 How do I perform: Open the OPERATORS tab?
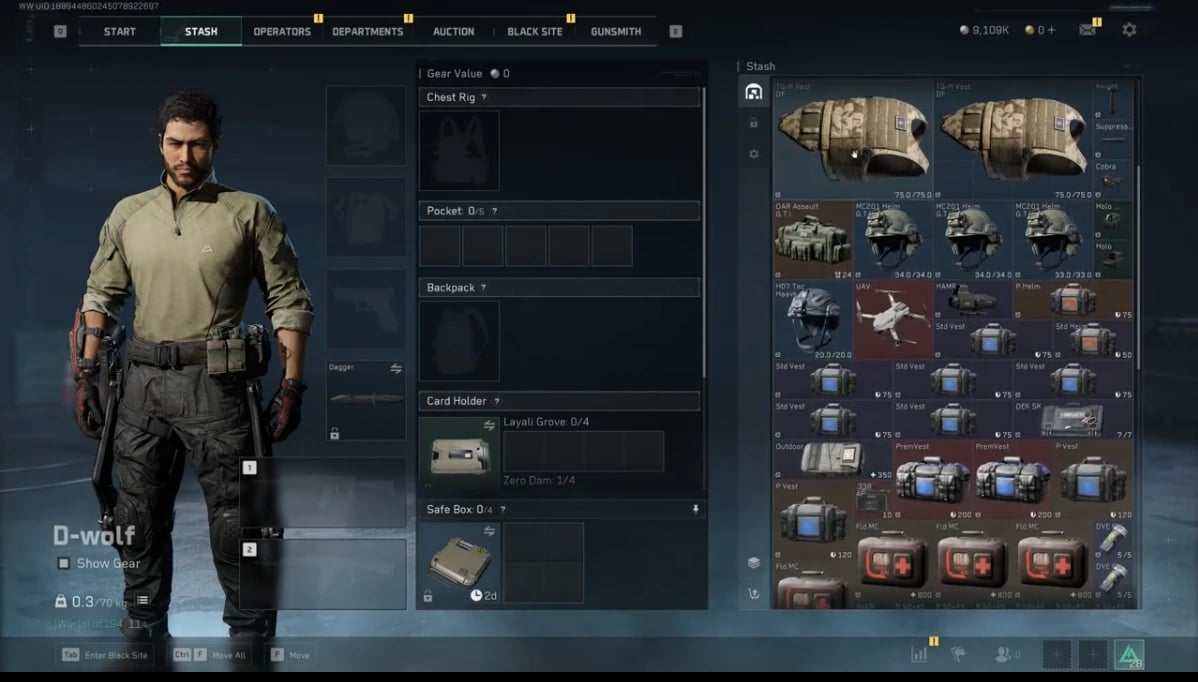point(282,31)
